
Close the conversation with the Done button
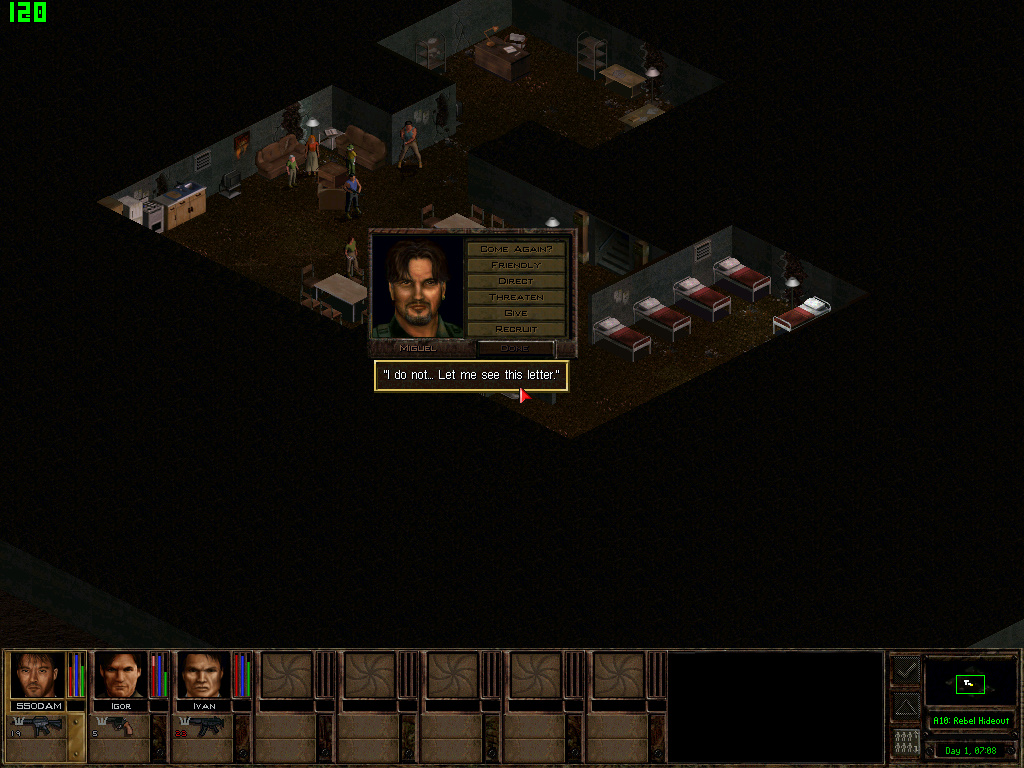(x=515, y=348)
